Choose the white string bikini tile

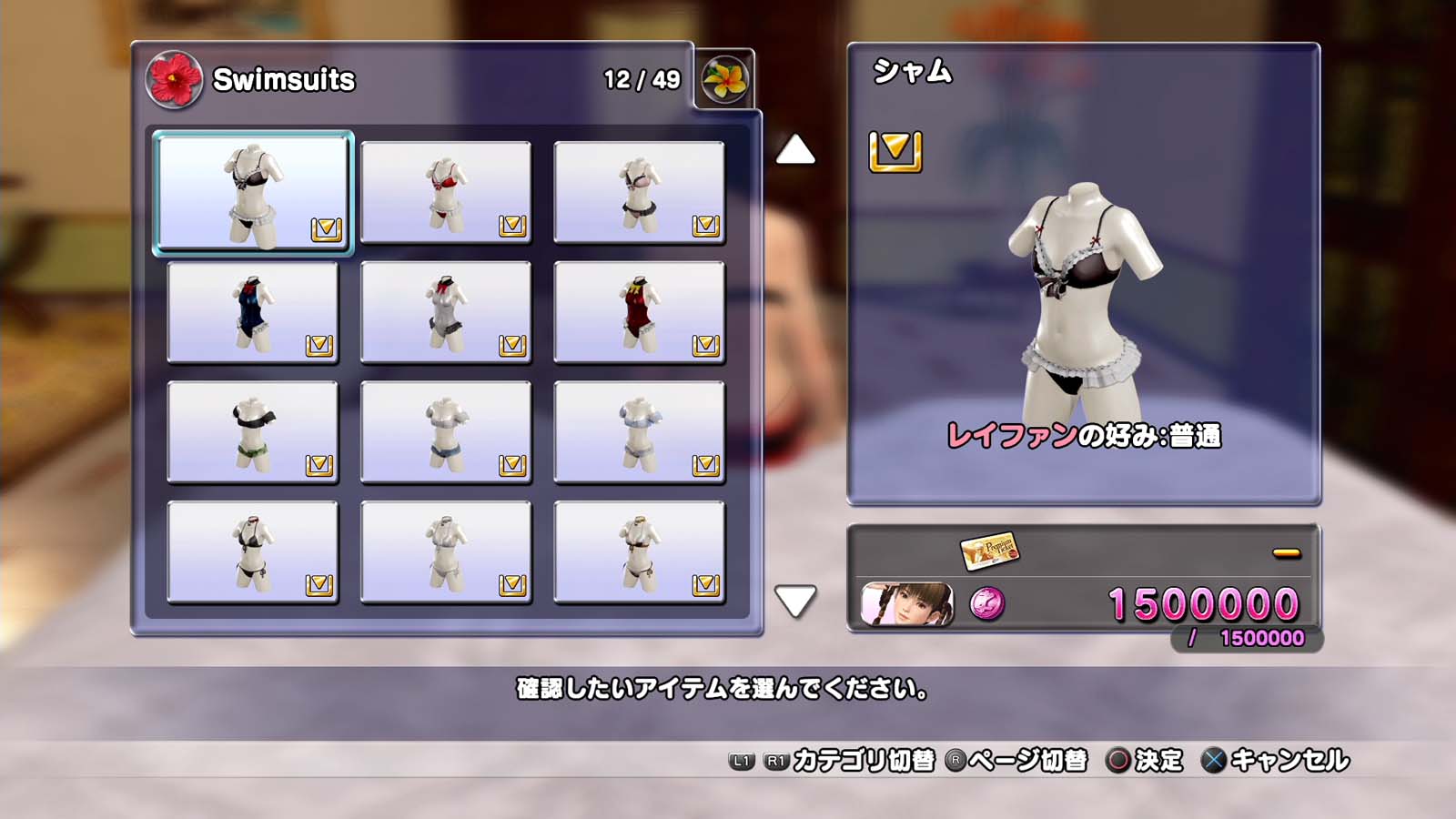(446, 552)
